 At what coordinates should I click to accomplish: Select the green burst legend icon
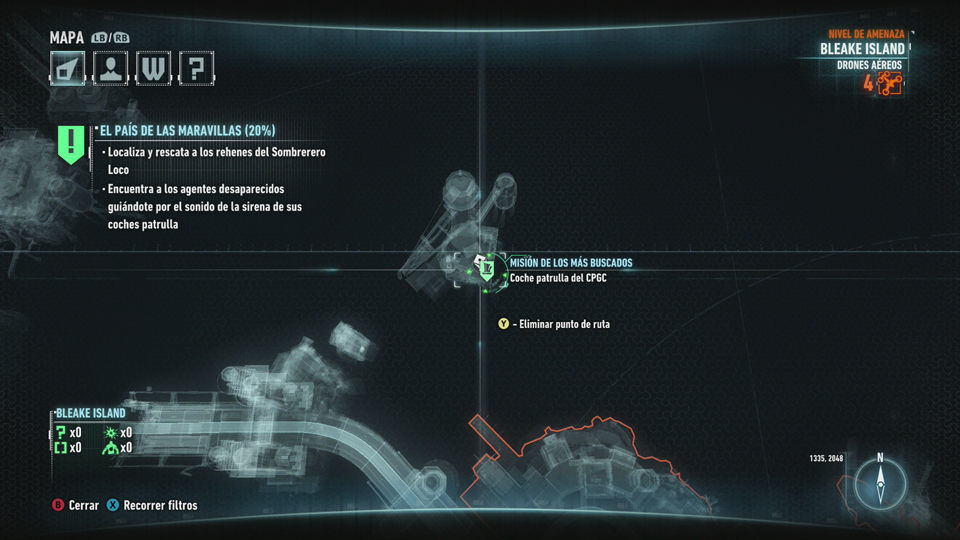111,432
